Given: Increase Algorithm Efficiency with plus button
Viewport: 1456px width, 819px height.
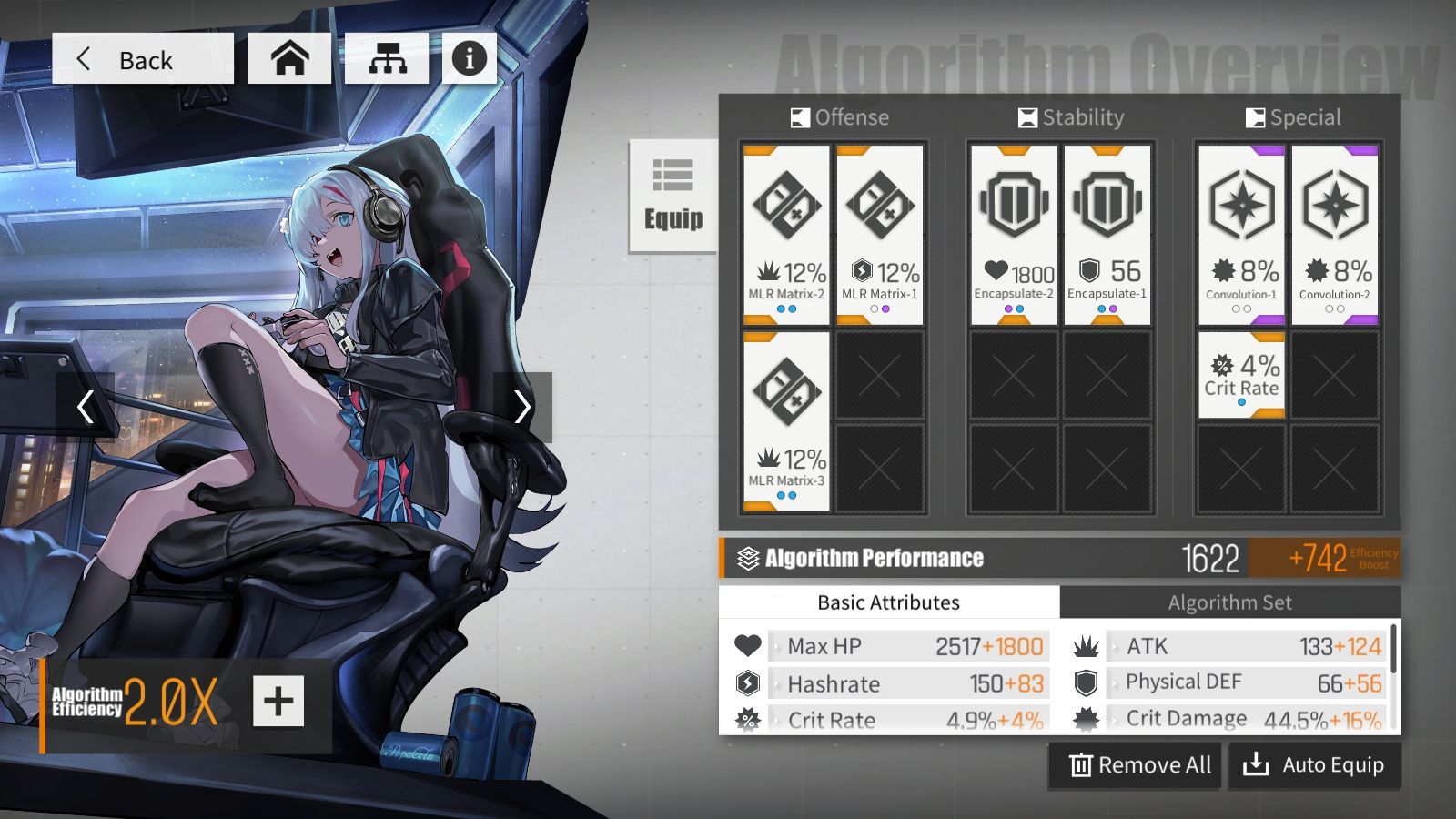Looking at the screenshot, I should (278, 701).
